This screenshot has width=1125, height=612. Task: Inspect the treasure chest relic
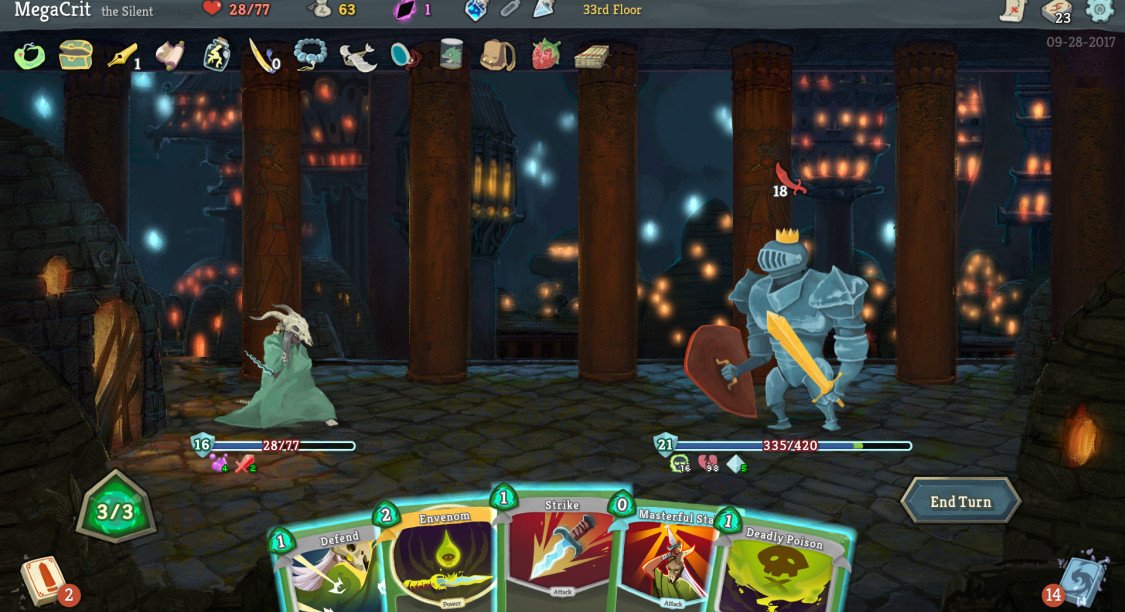click(x=75, y=54)
